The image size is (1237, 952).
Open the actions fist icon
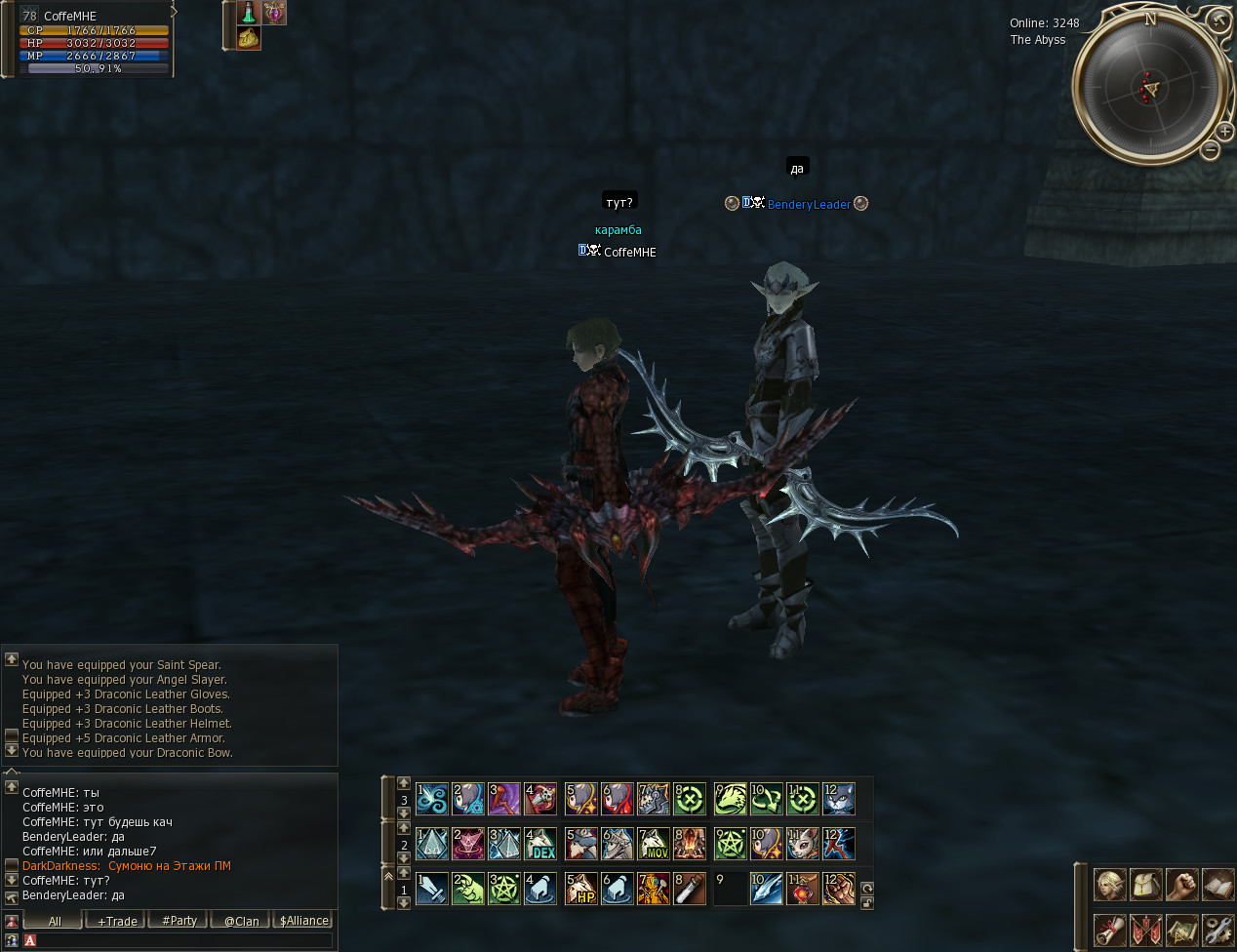pos(1181,885)
